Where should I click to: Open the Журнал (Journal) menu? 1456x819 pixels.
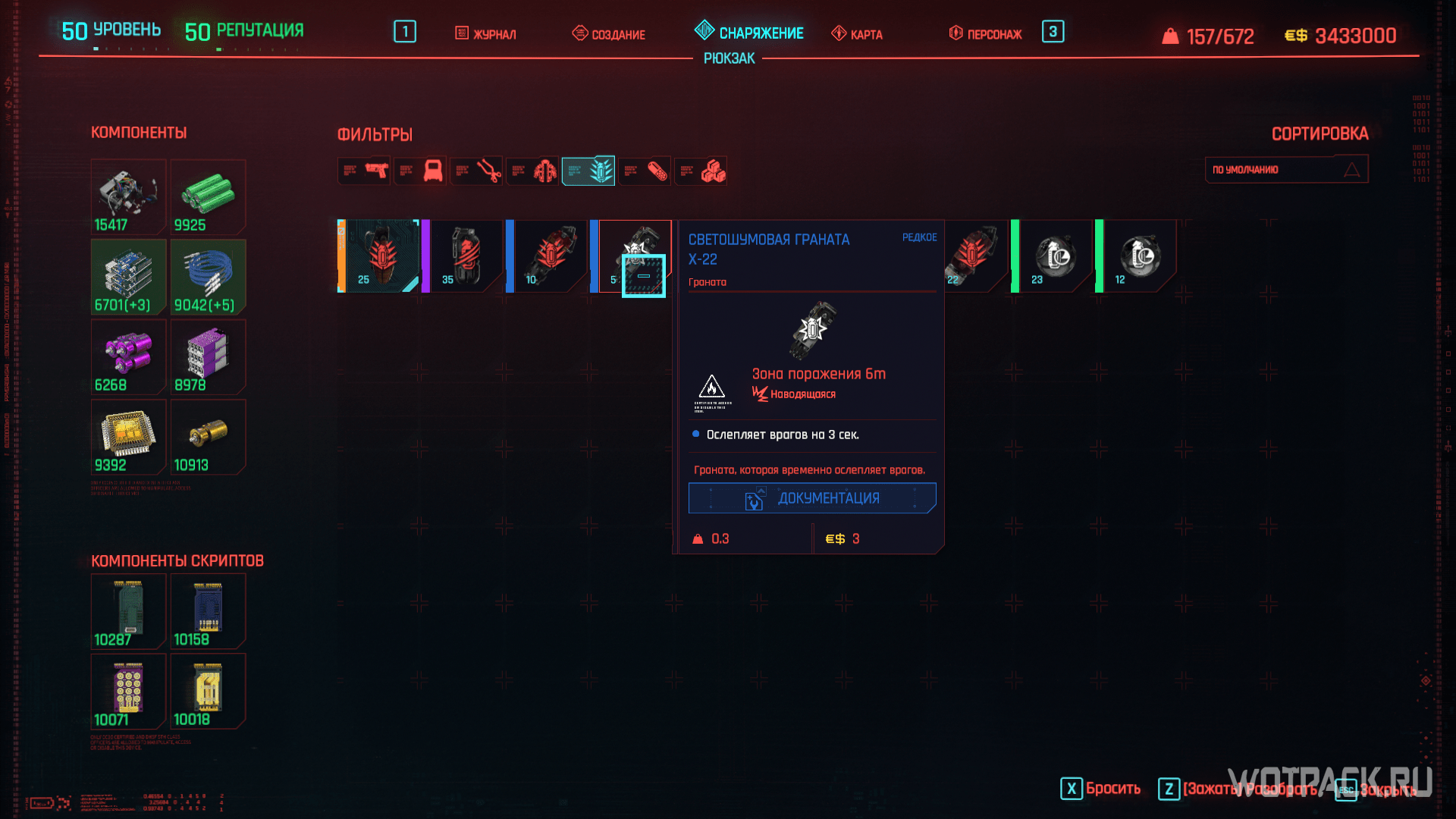(x=485, y=34)
